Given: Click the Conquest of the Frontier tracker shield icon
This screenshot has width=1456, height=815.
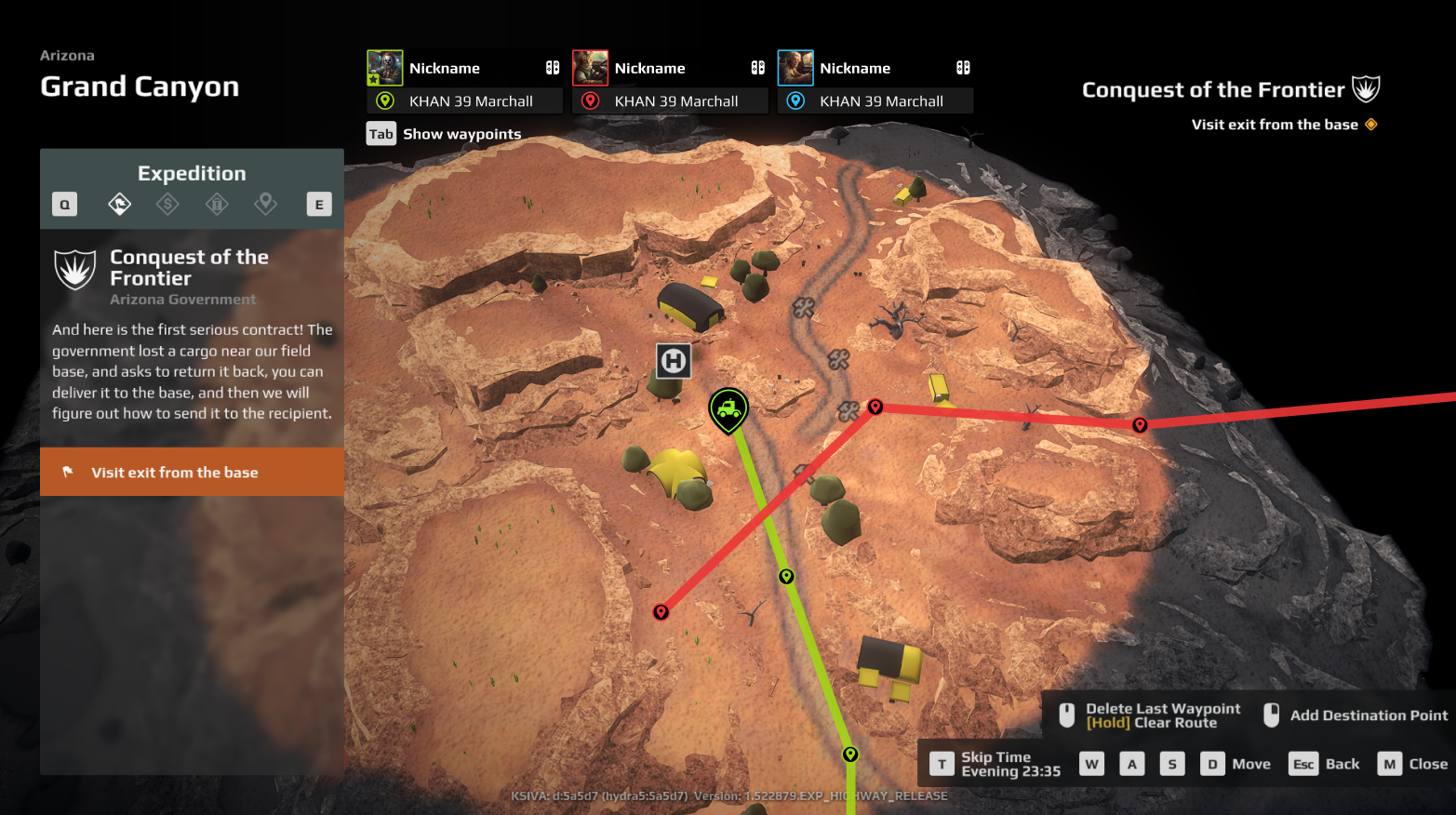Looking at the screenshot, I should 1366,89.
